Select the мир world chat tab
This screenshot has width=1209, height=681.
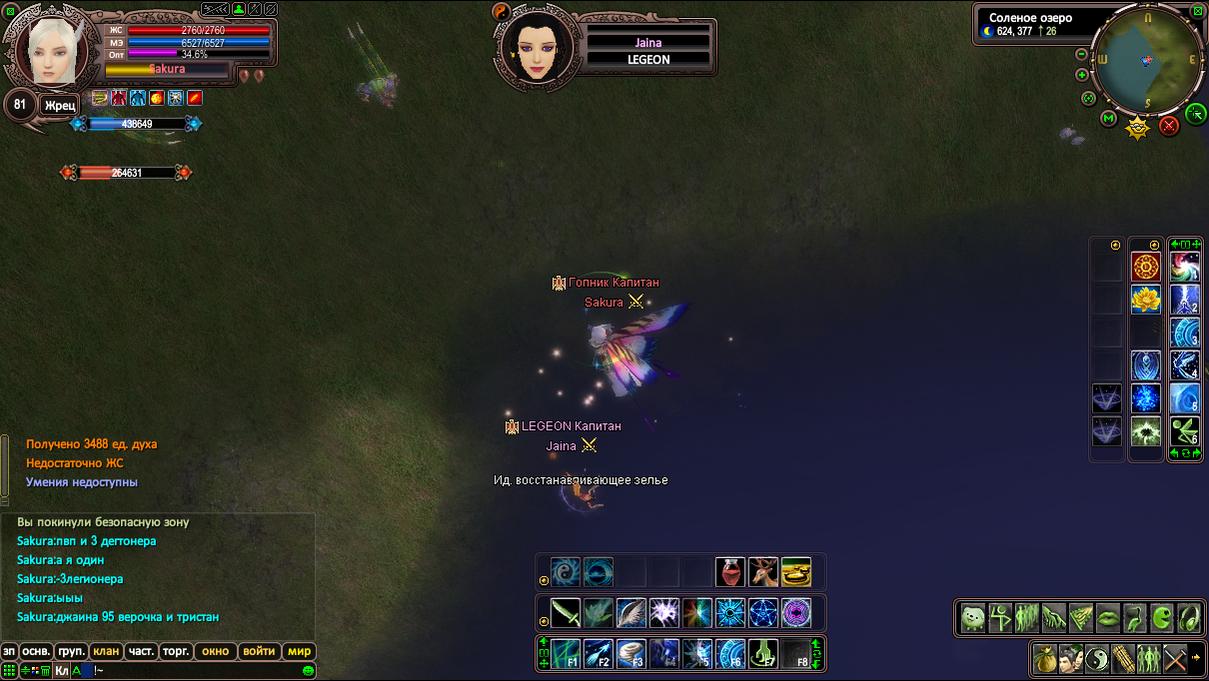(x=300, y=651)
